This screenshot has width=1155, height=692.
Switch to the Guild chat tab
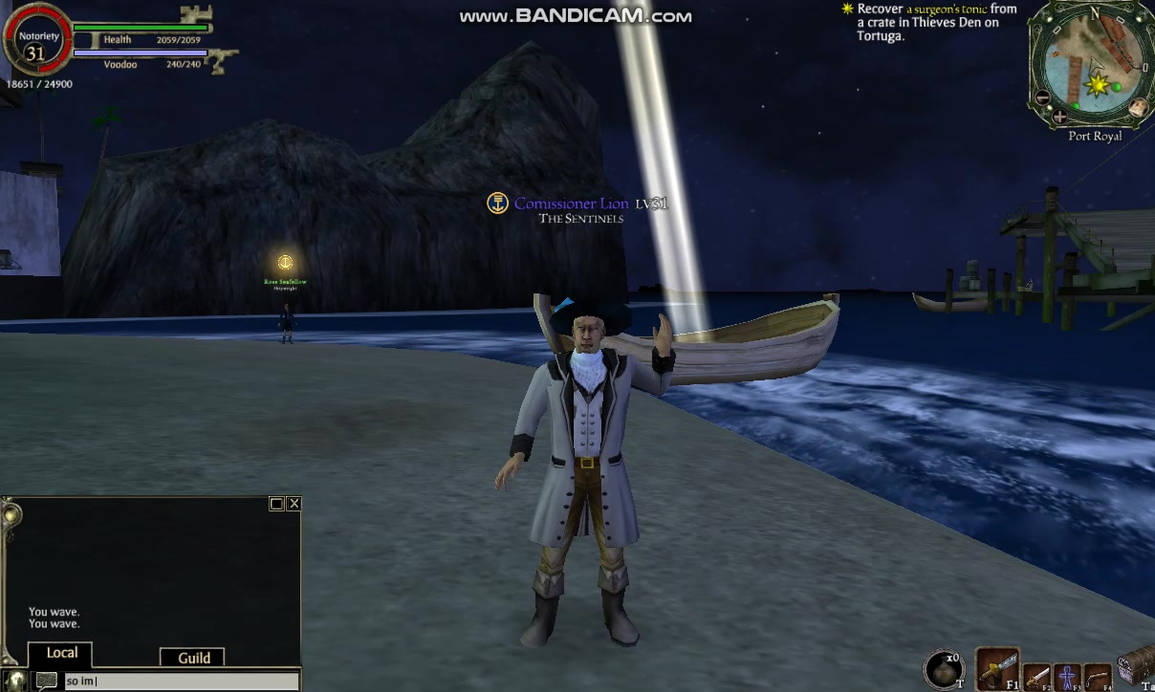click(x=193, y=657)
